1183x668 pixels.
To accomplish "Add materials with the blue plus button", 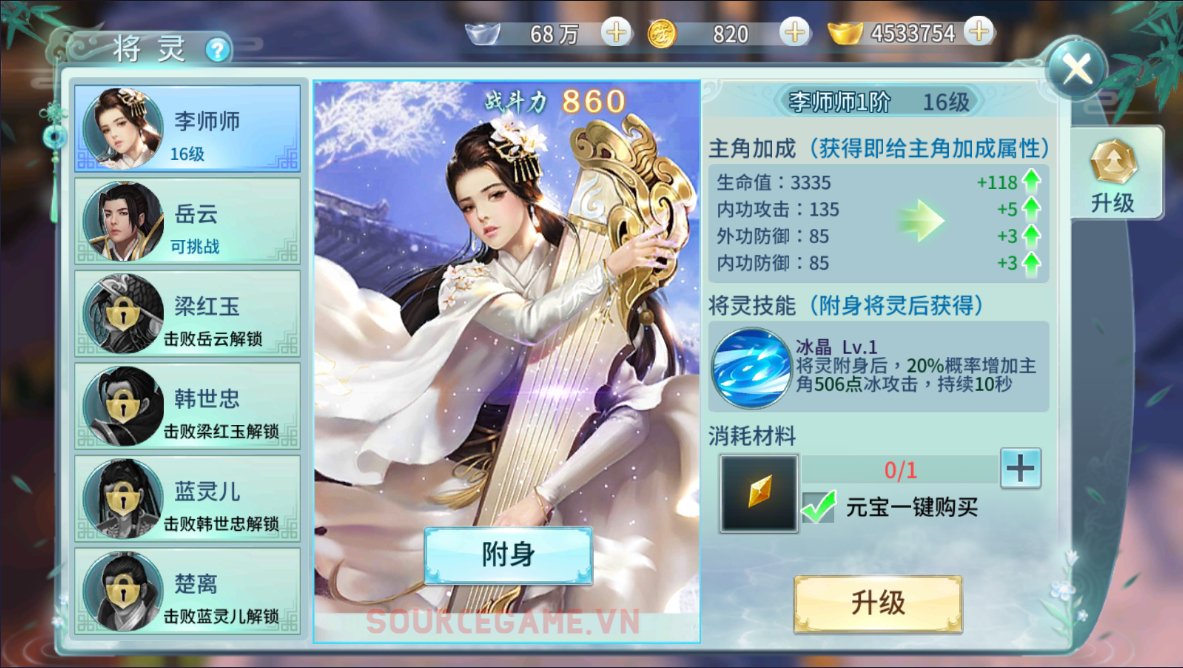I will coord(1020,468).
